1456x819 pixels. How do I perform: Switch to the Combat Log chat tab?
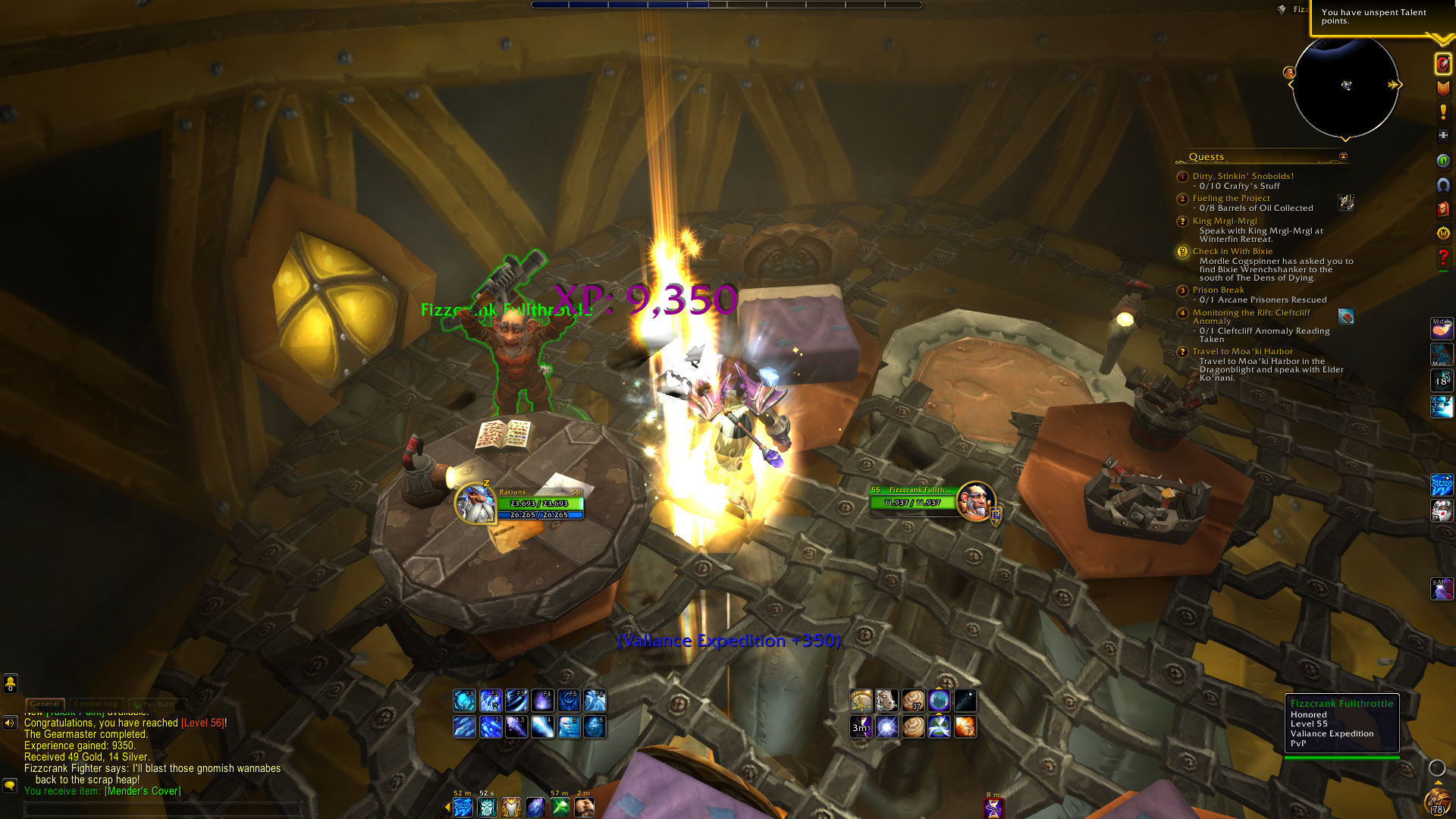pos(96,704)
